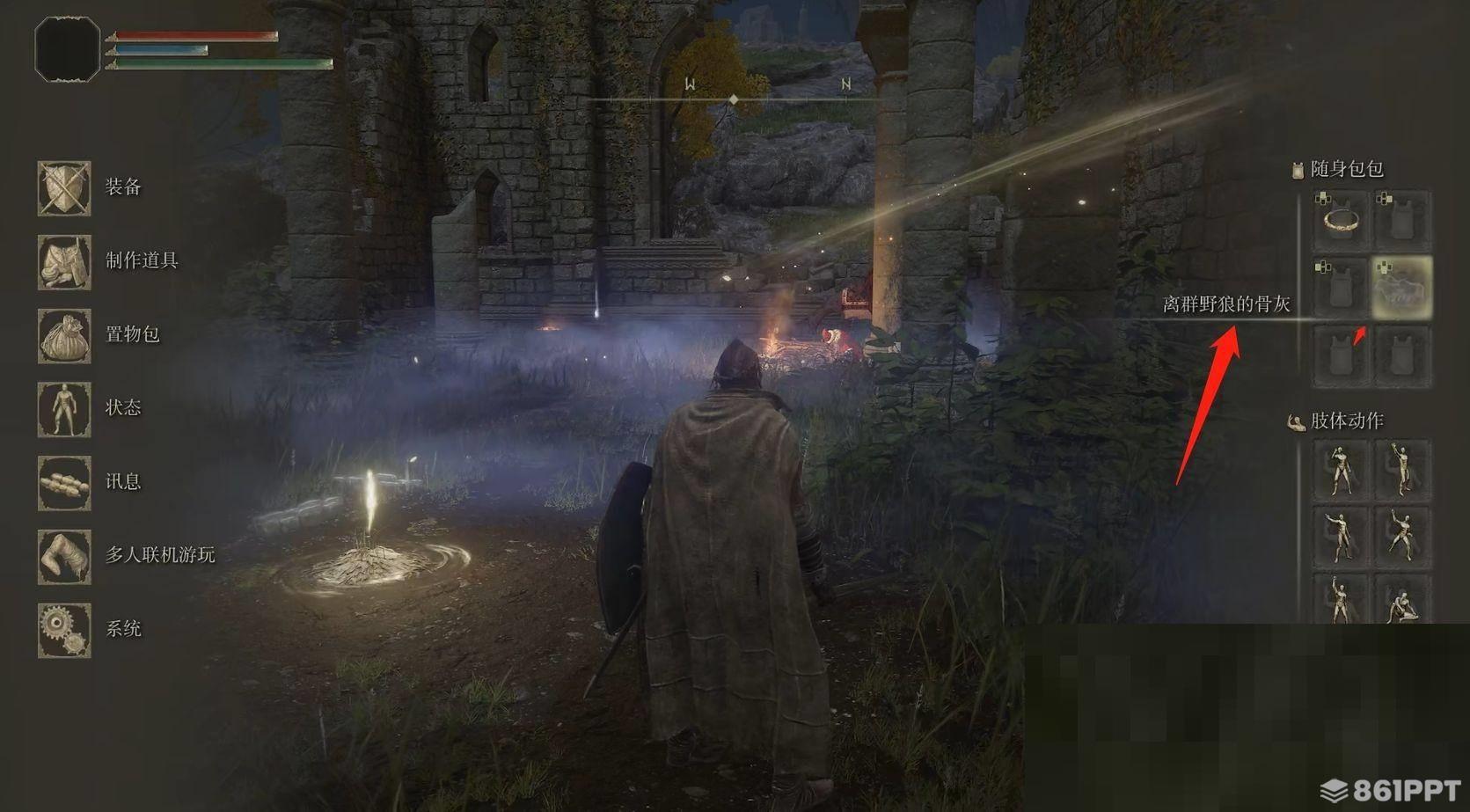Use the sitting gesture slot
This screenshot has width=1470, height=812.
click(1402, 603)
